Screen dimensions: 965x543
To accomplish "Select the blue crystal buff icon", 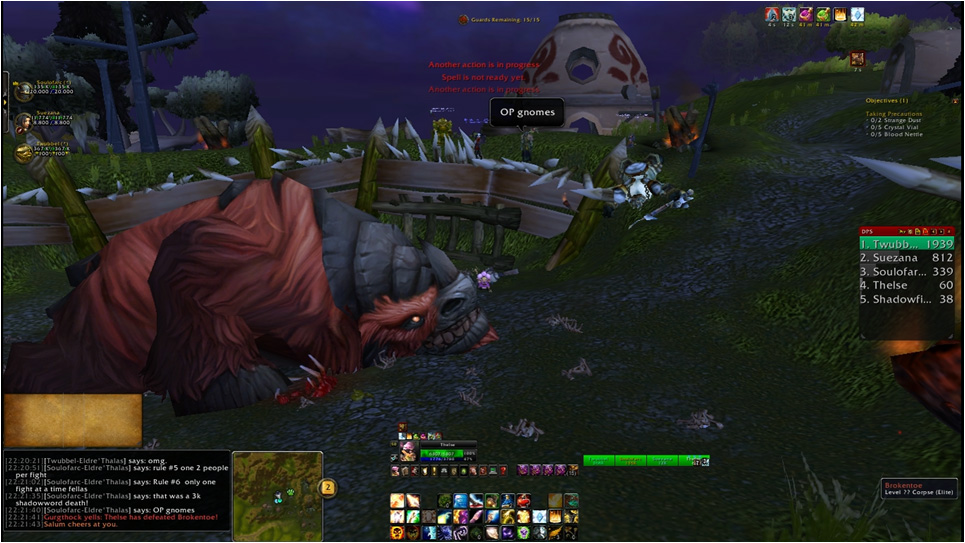I will [857, 15].
